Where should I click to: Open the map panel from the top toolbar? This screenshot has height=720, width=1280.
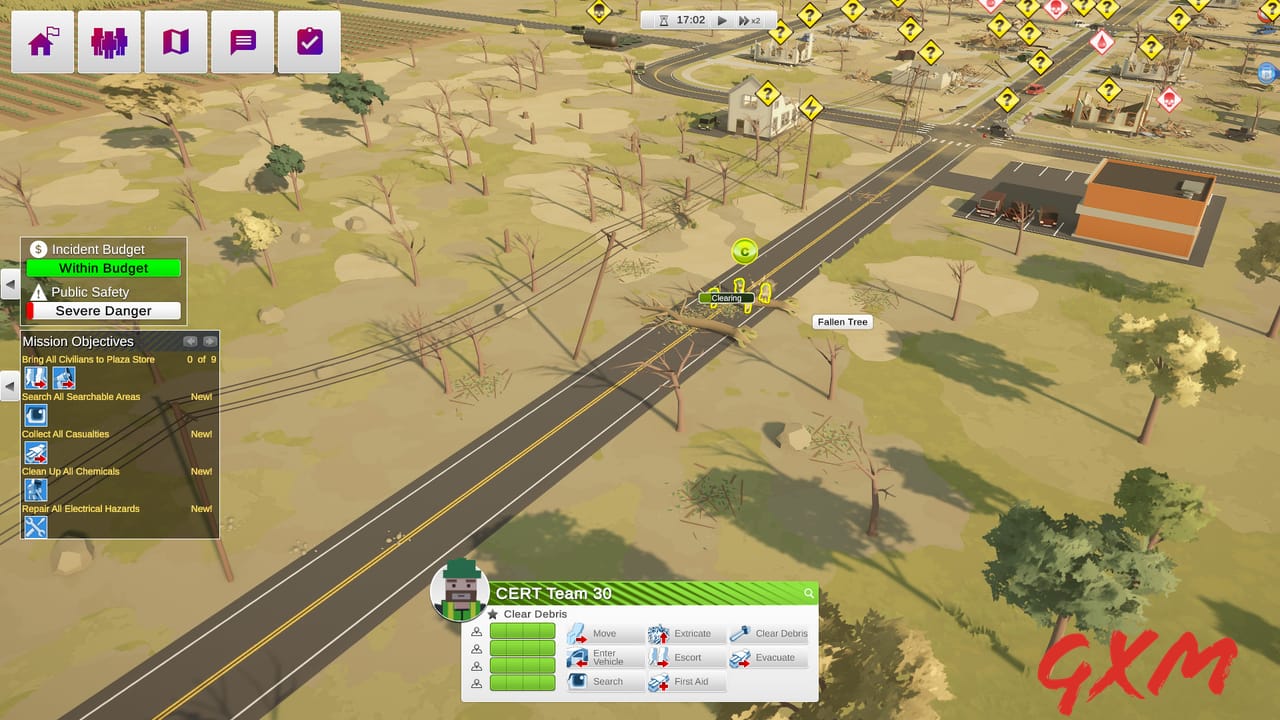pyautogui.click(x=175, y=41)
